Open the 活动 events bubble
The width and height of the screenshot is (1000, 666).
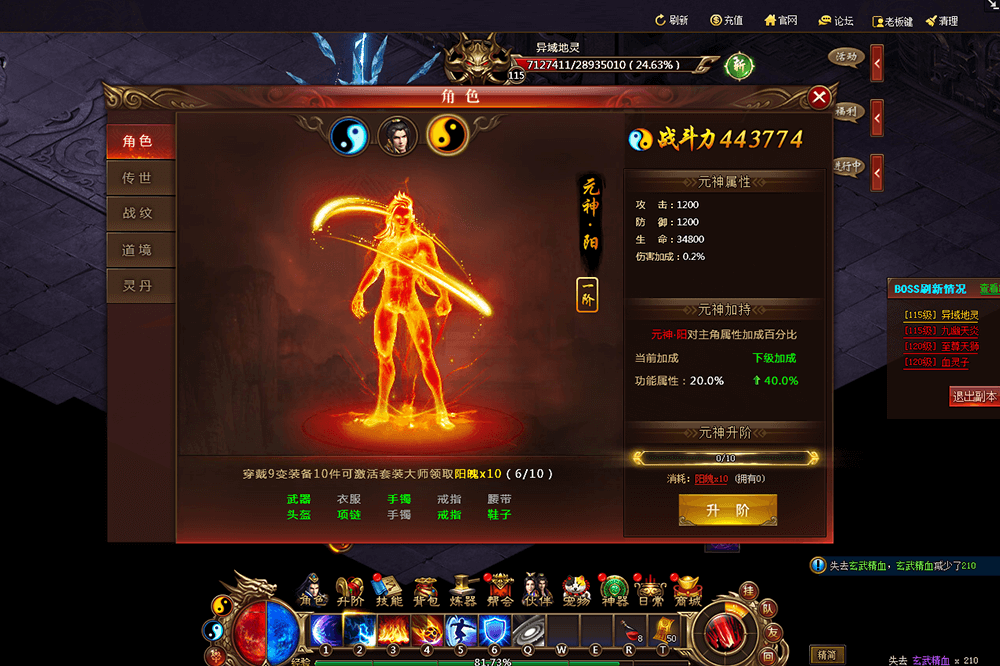(x=846, y=57)
